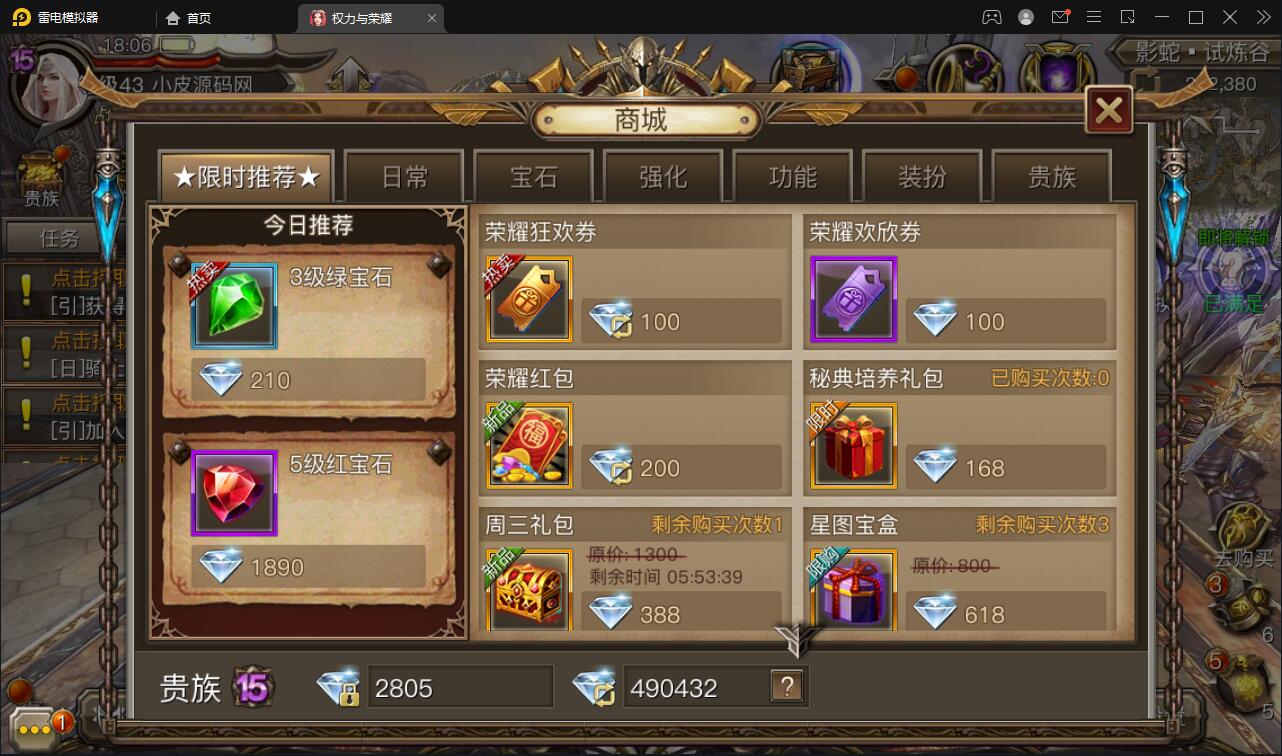
Task: Select the 3级绿宝石 green gem item
Action: click(x=234, y=305)
